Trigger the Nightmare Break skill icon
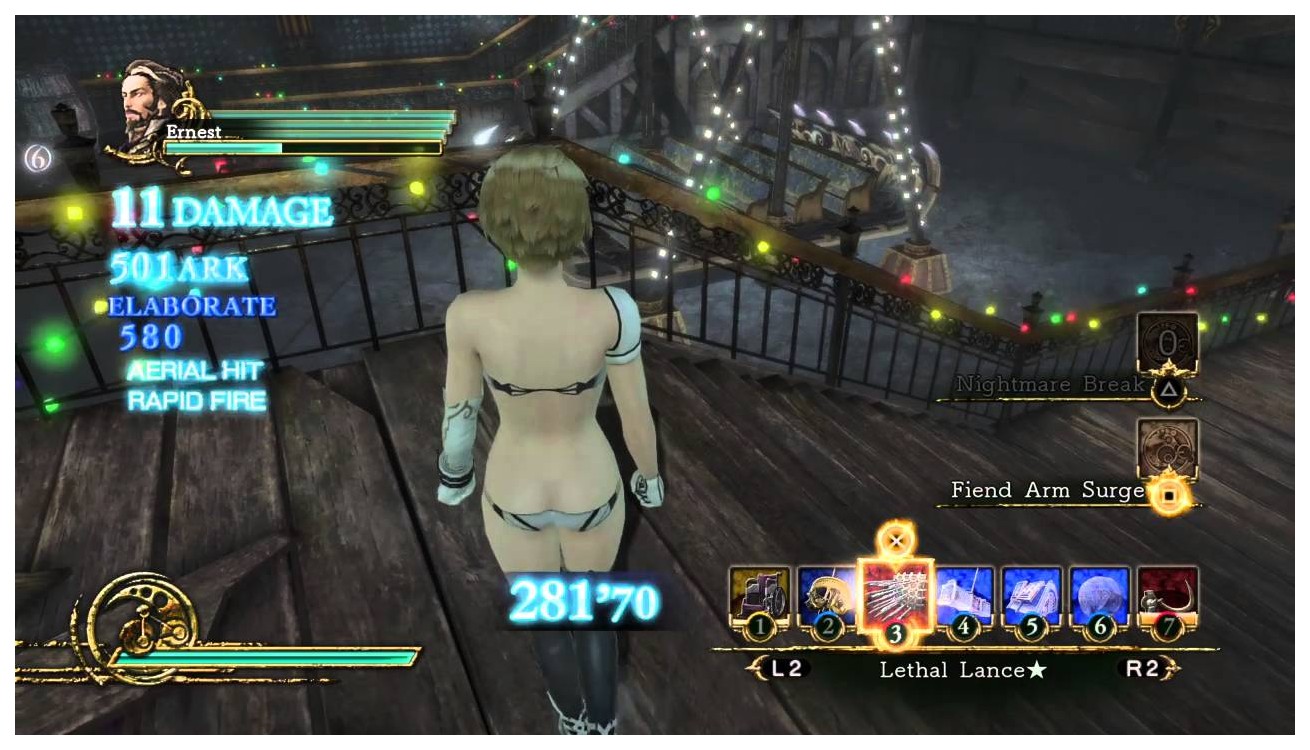Viewport: 1310px width, 750px height. pyautogui.click(x=1167, y=343)
